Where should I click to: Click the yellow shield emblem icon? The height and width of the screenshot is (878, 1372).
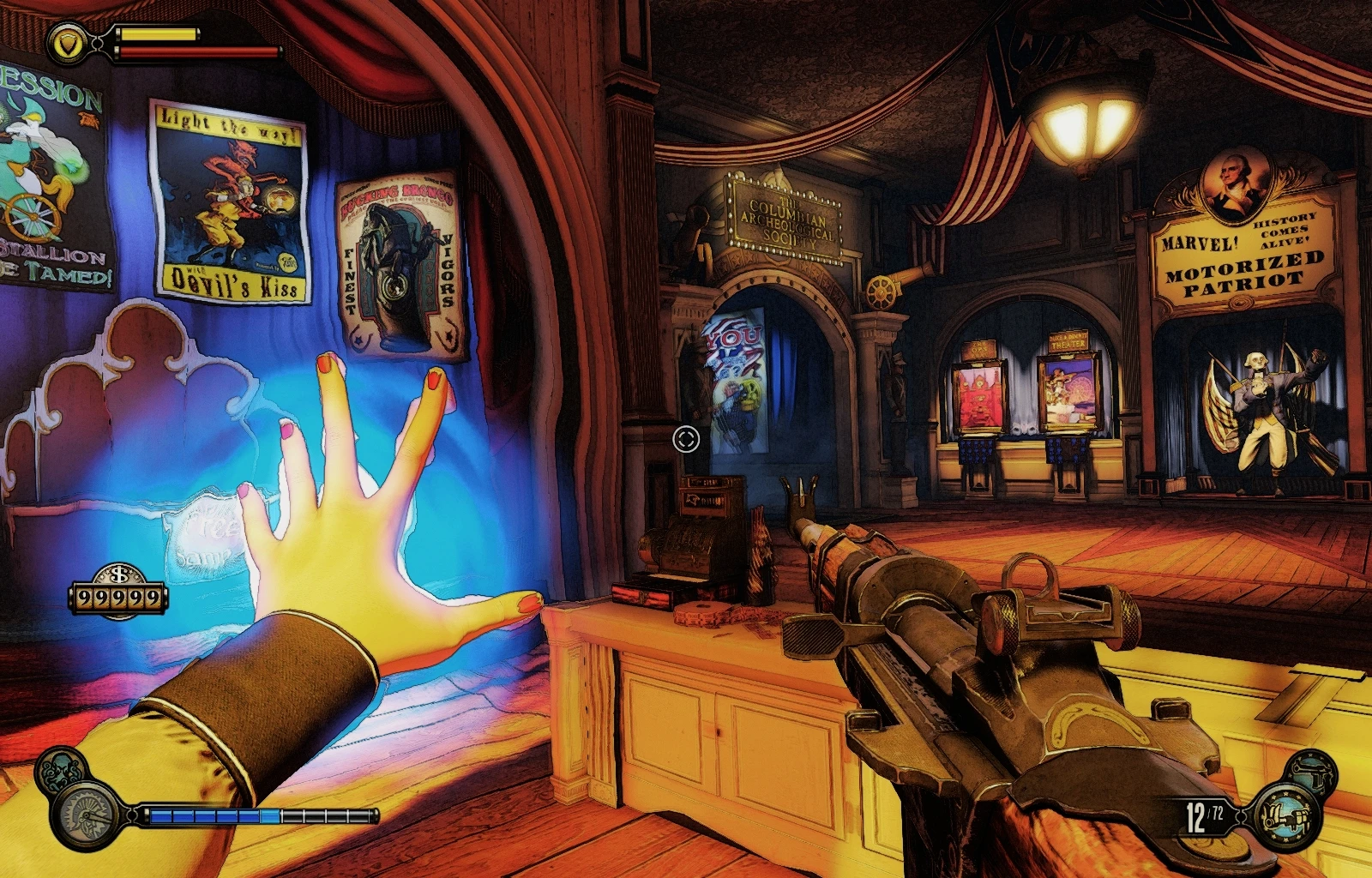click(67, 43)
